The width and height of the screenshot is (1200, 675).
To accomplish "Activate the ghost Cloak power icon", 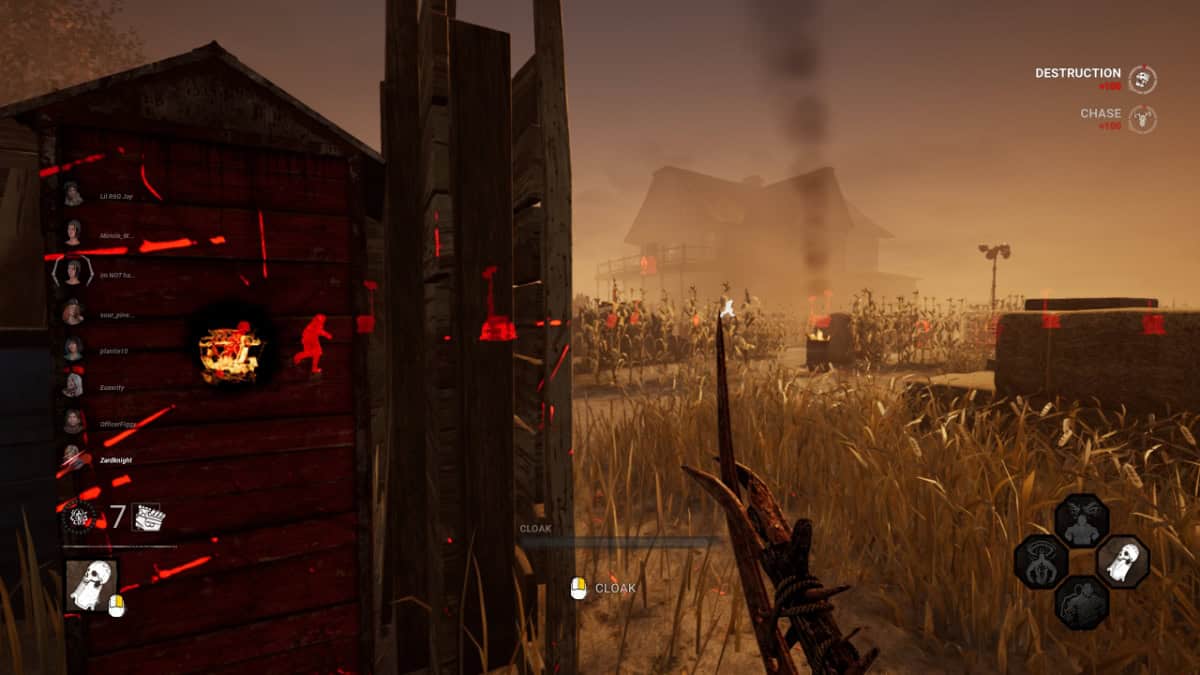I will [91, 585].
